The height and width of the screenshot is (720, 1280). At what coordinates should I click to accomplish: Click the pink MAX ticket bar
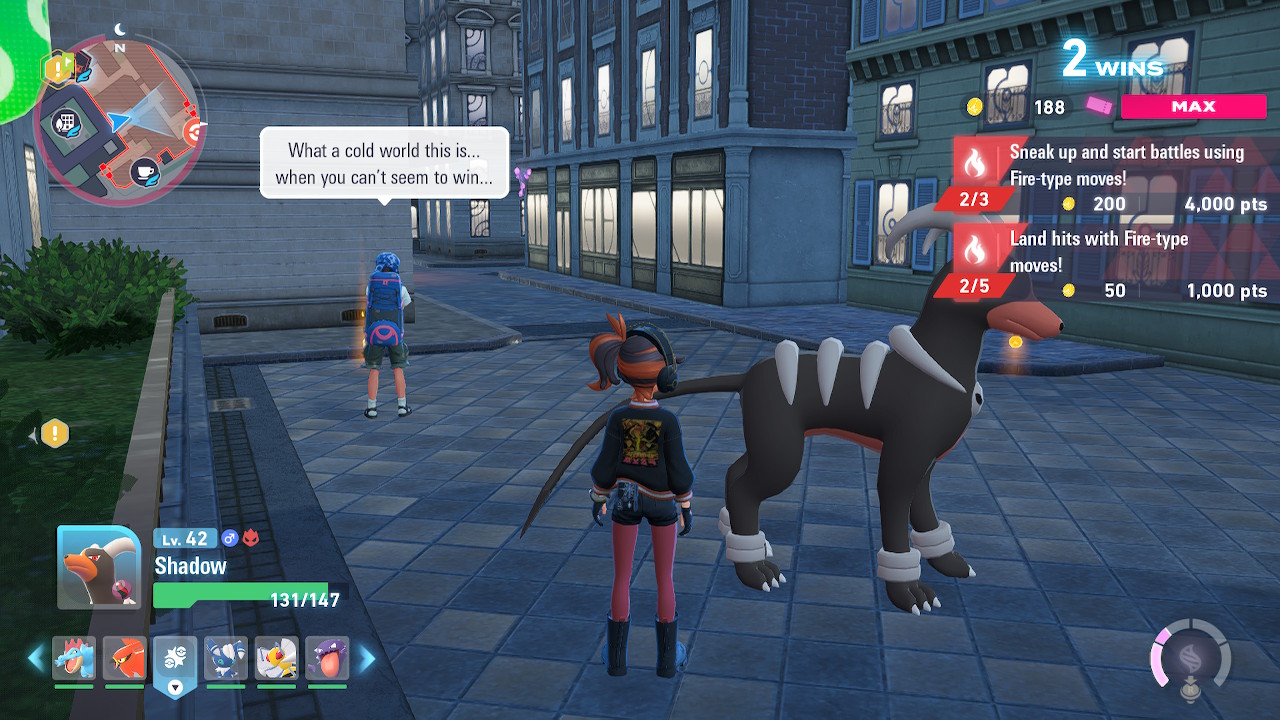(1193, 107)
